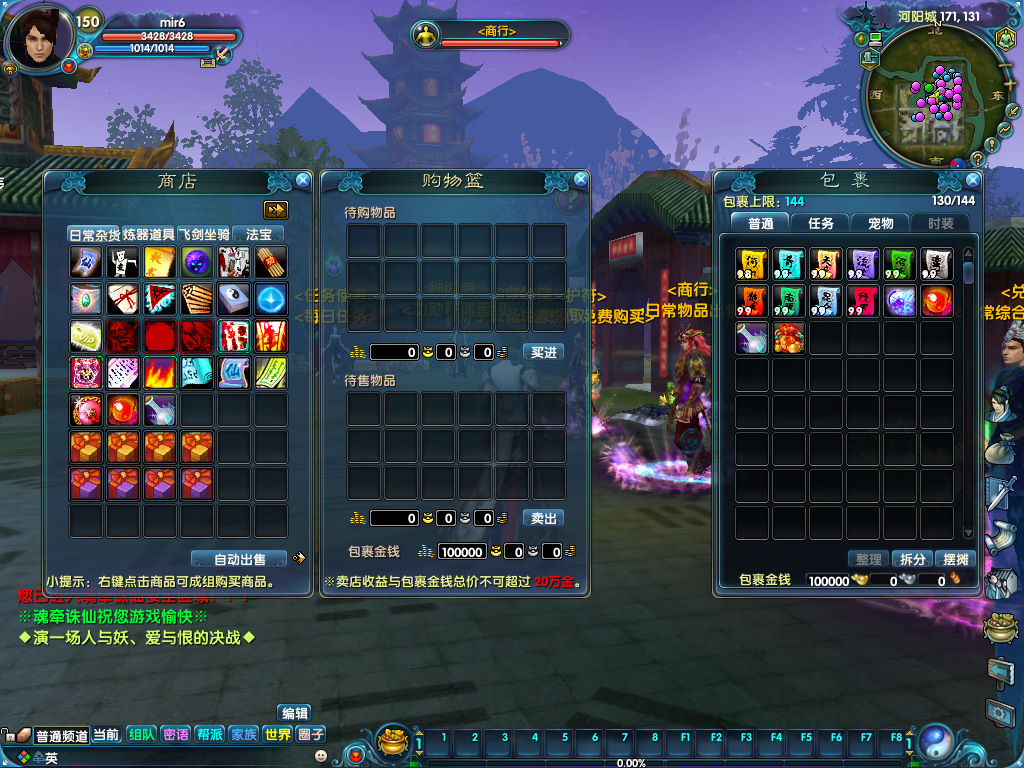Open the 摆摊 stall button

click(x=955, y=559)
